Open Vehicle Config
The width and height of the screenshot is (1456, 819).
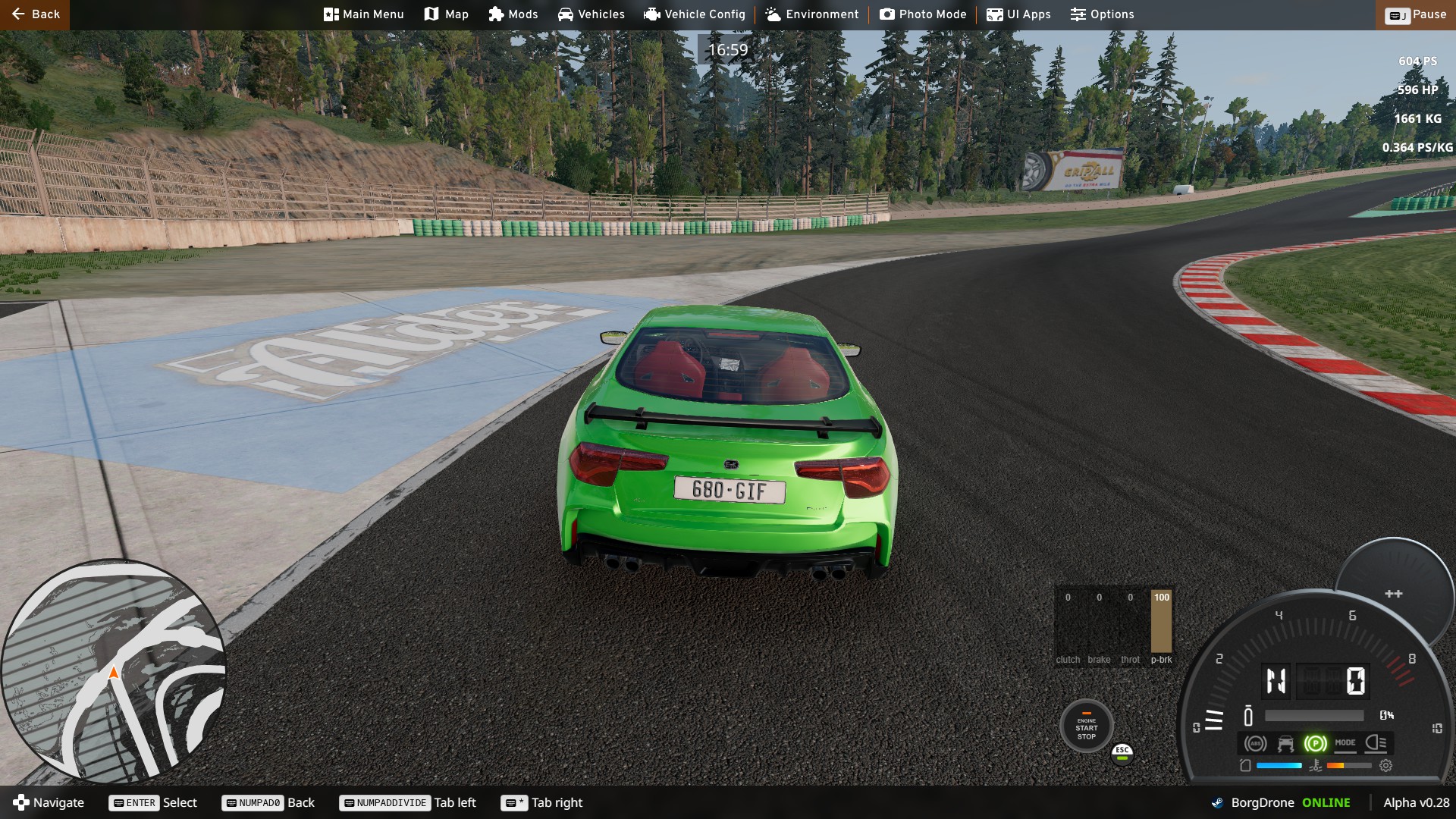point(694,14)
